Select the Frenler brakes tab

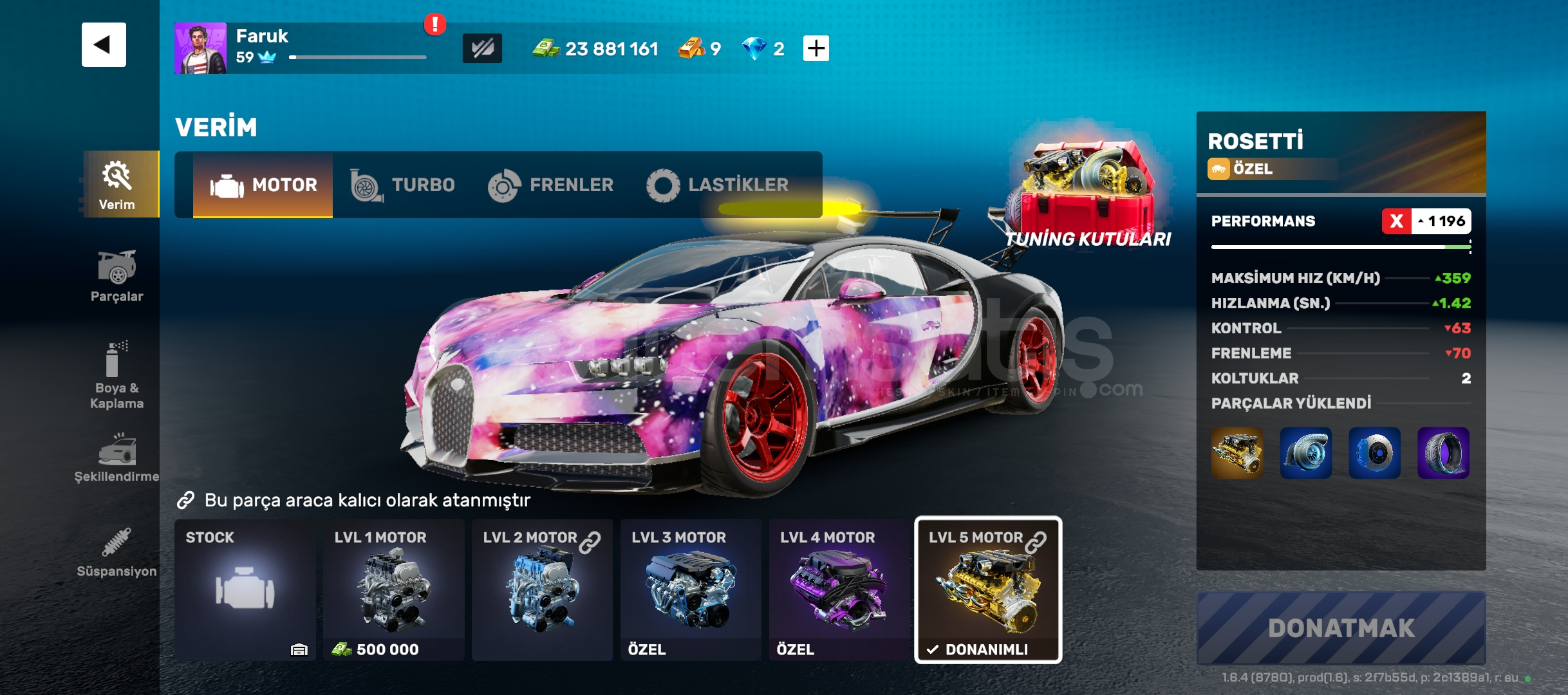[x=551, y=185]
